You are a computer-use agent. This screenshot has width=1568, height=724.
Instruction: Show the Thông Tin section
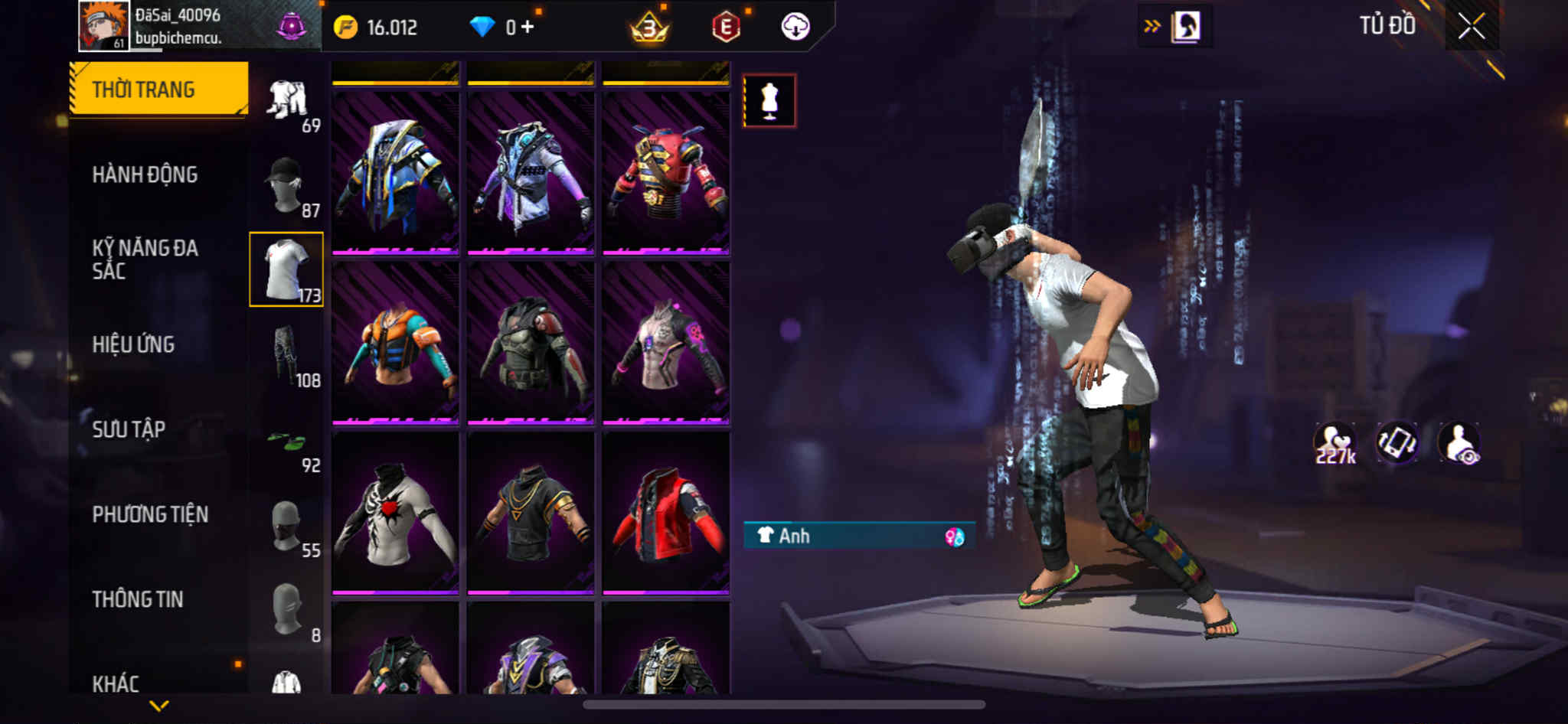click(x=138, y=599)
